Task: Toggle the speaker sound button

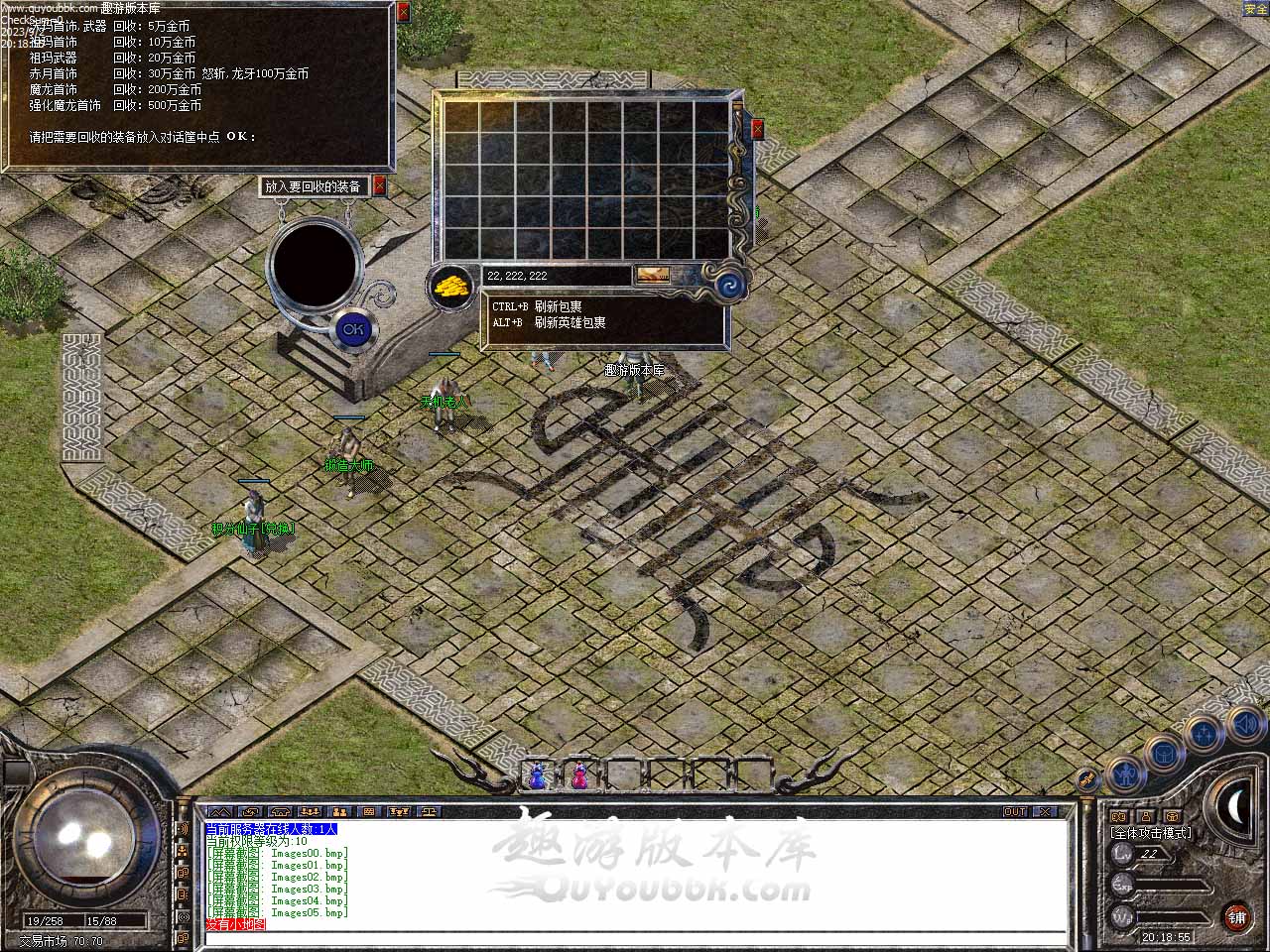Action: click(x=1246, y=725)
